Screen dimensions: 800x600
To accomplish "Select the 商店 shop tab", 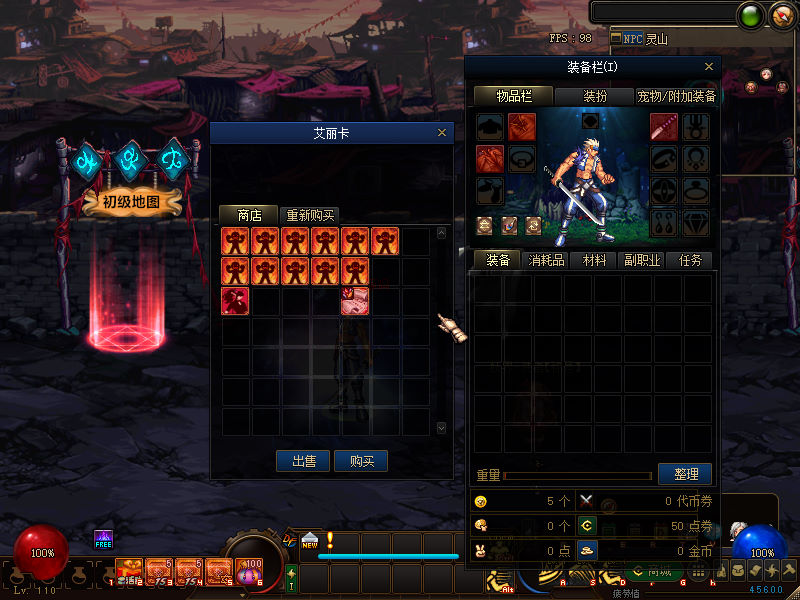I will 249,215.
